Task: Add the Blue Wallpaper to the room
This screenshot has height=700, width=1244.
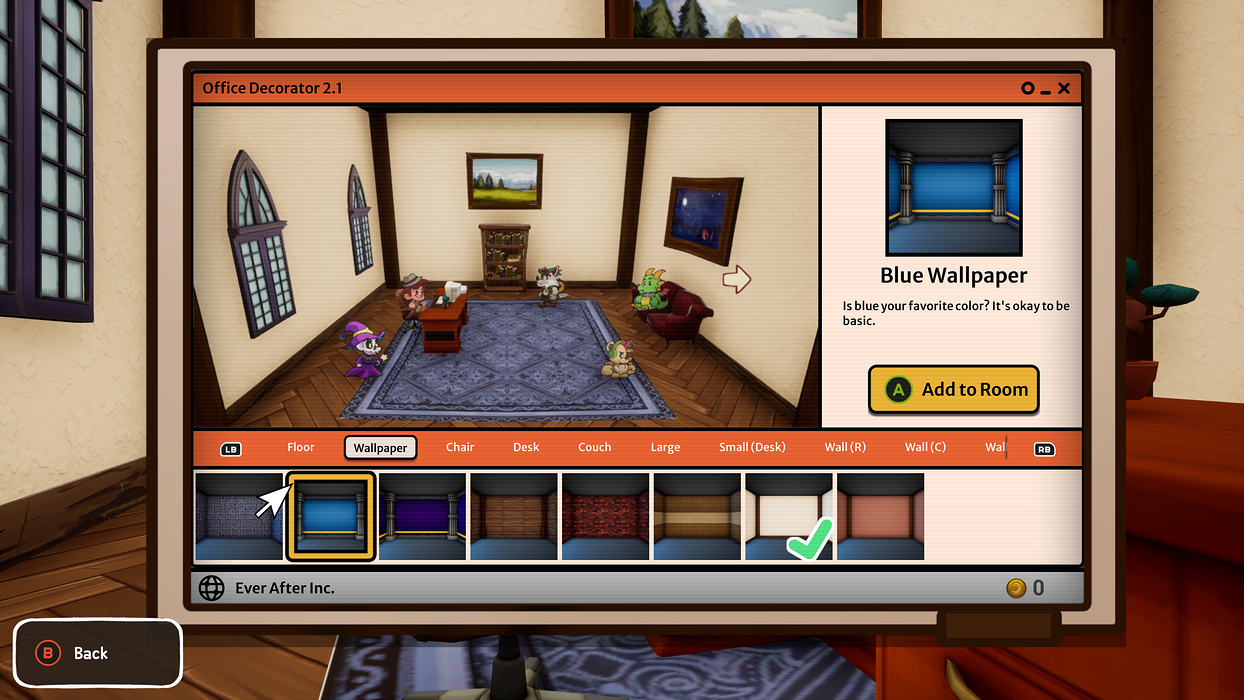Action: tap(953, 389)
